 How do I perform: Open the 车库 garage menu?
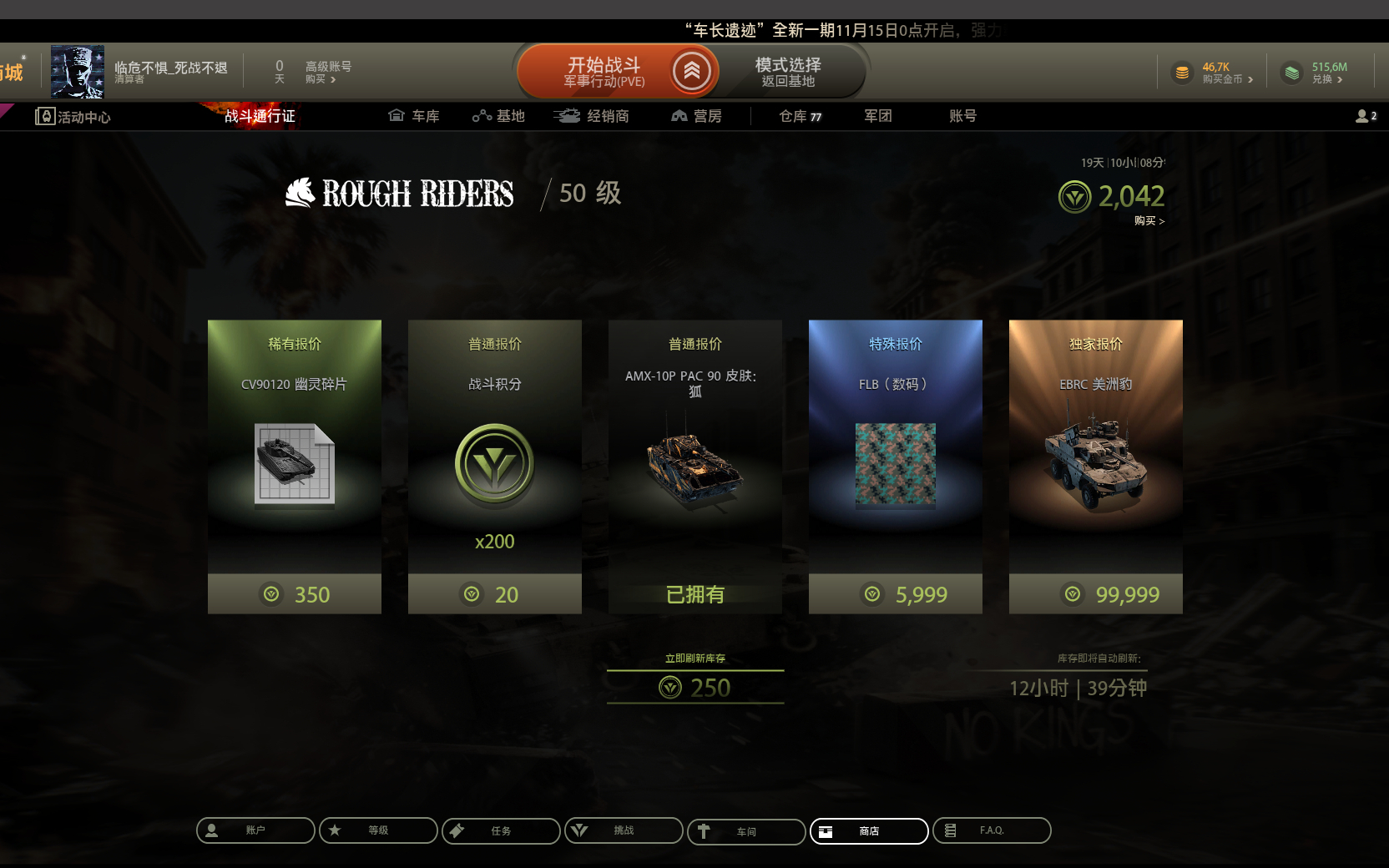414,116
